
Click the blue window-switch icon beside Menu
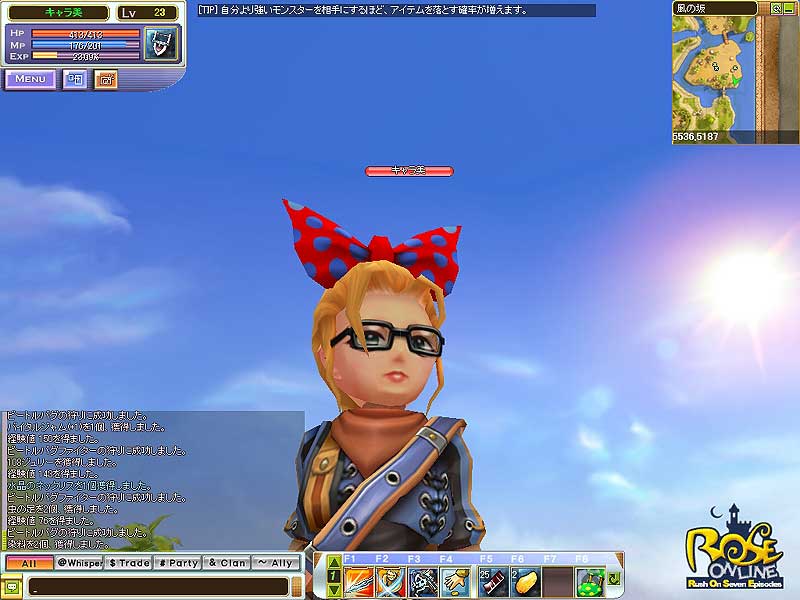click(75, 79)
